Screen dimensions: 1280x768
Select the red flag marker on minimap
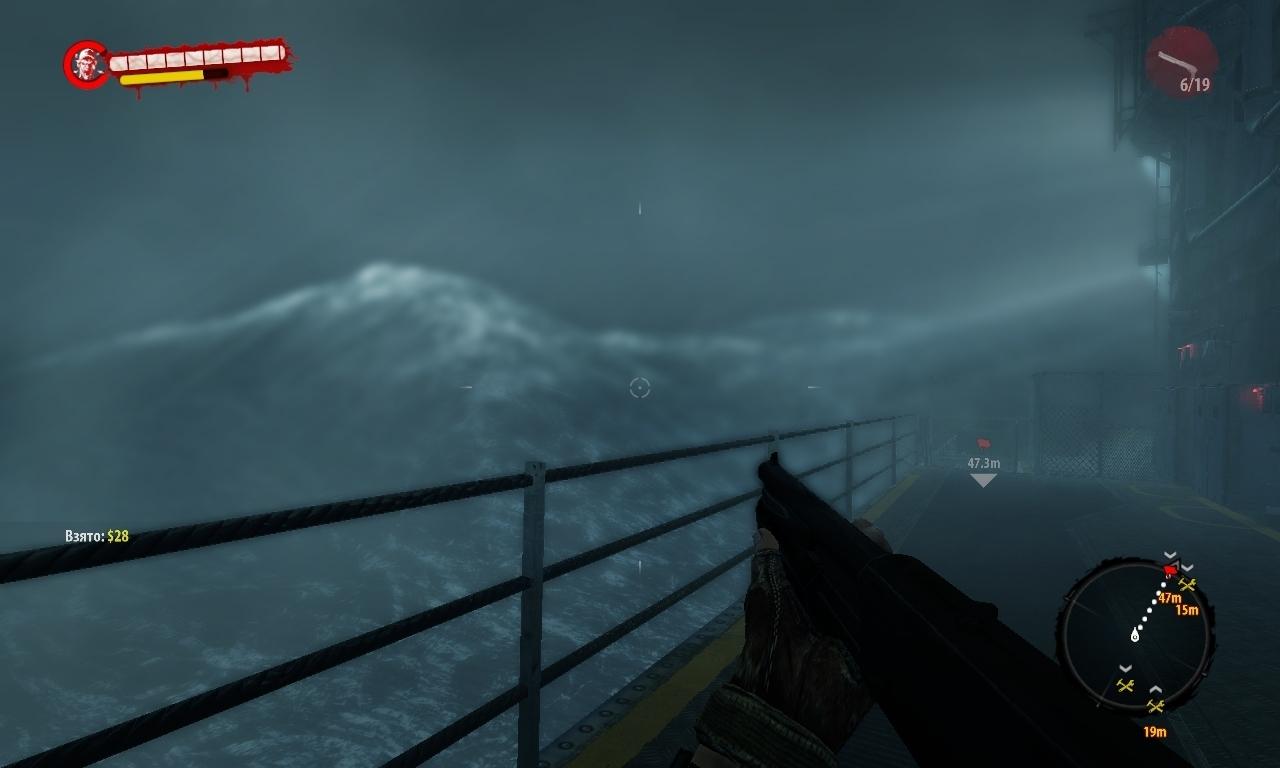[1170, 571]
